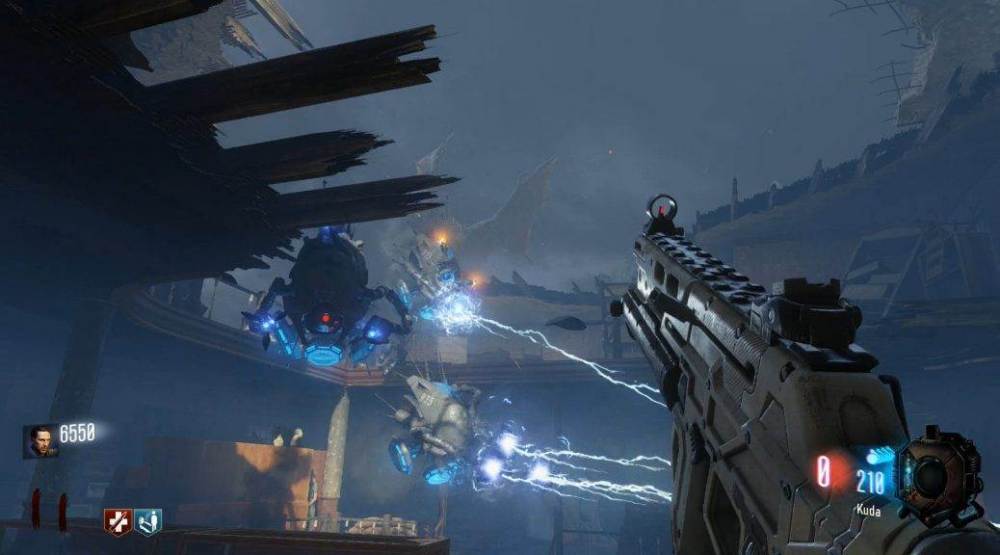Select the red Juggernog perk icon
This screenshot has width=1000, height=555.
pyautogui.click(x=118, y=522)
